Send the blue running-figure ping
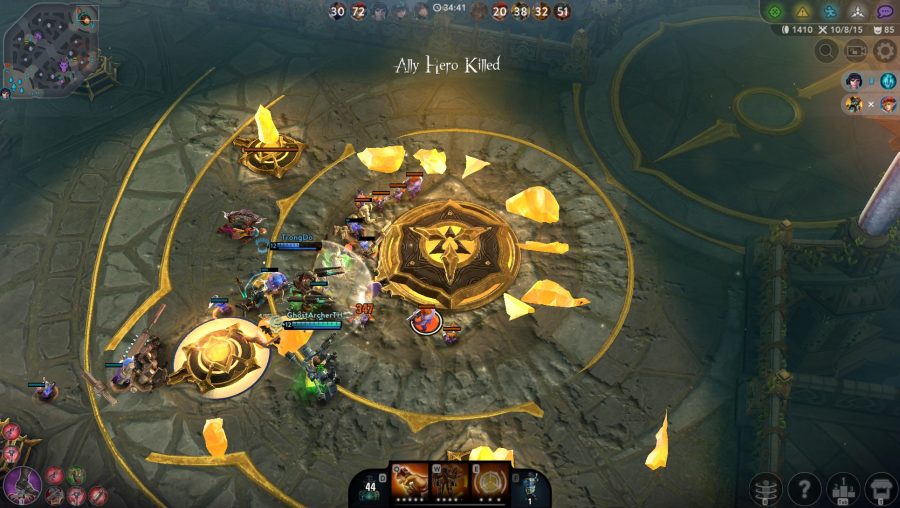This screenshot has width=900, height=508. click(830, 12)
